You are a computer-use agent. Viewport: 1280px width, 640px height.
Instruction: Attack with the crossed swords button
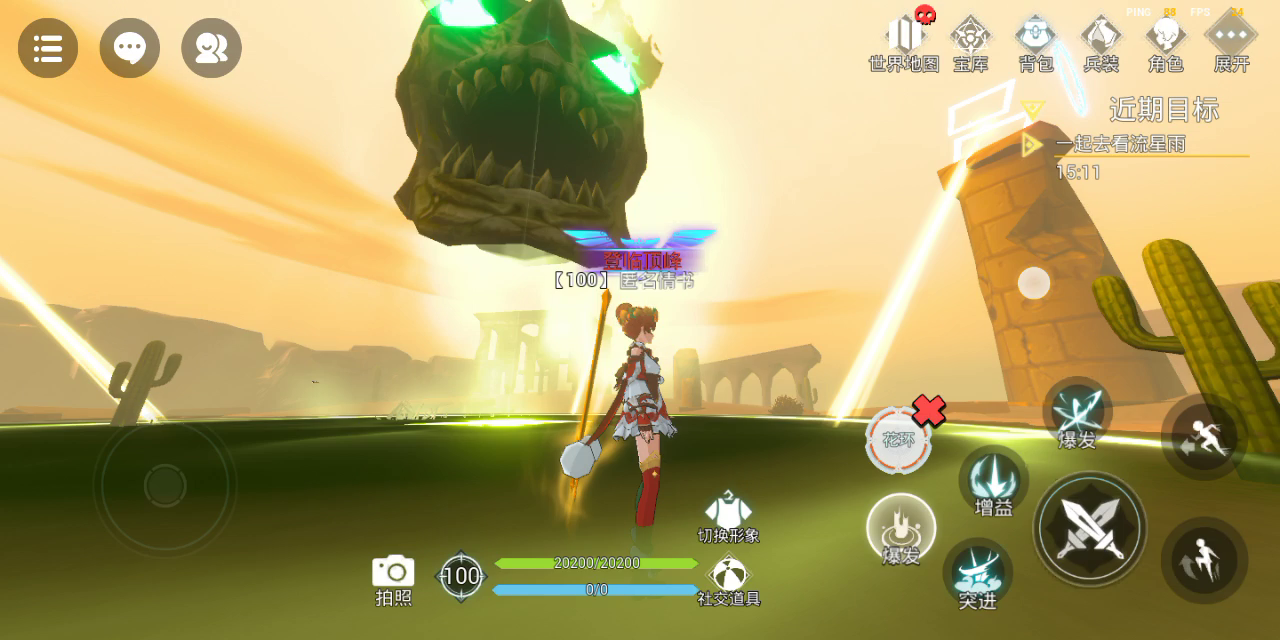pyautogui.click(x=1090, y=528)
